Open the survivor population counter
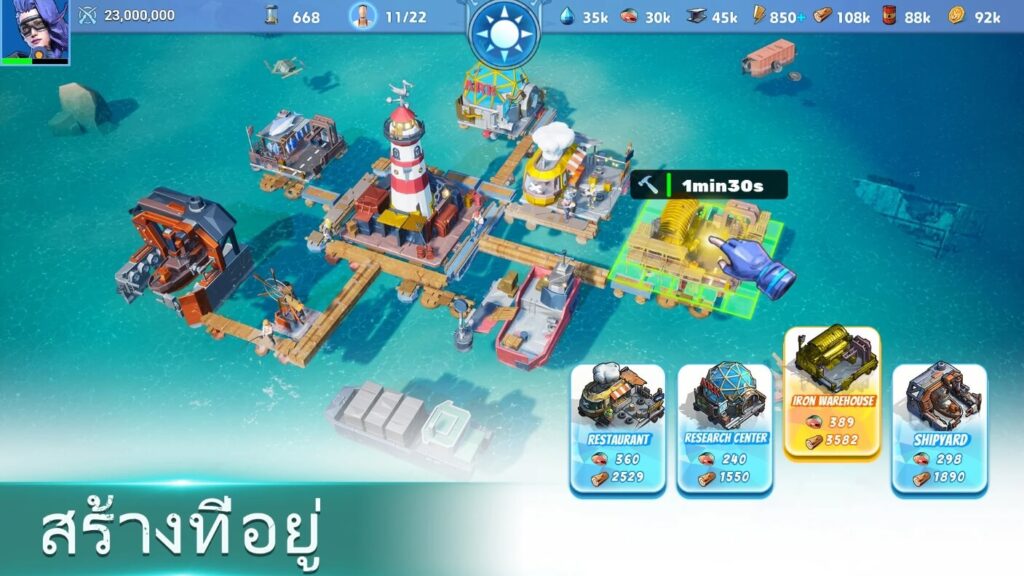Viewport: 1024px width, 576px height. click(x=388, y=16)
